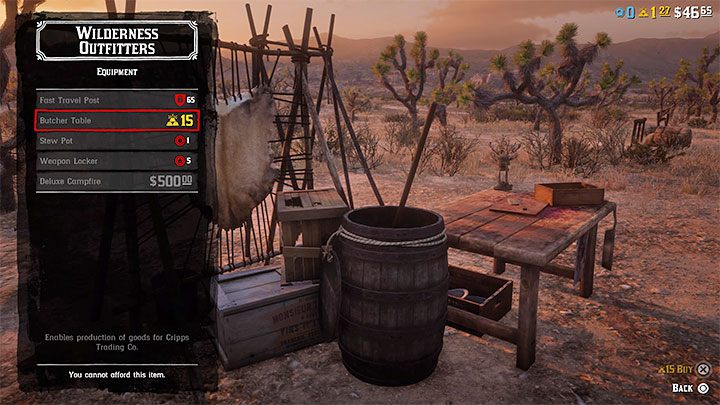Image resolution: width=720 pixels, height=405 pixels.
Task: Choose the Butcher Table item
Action: click(114, 121)
